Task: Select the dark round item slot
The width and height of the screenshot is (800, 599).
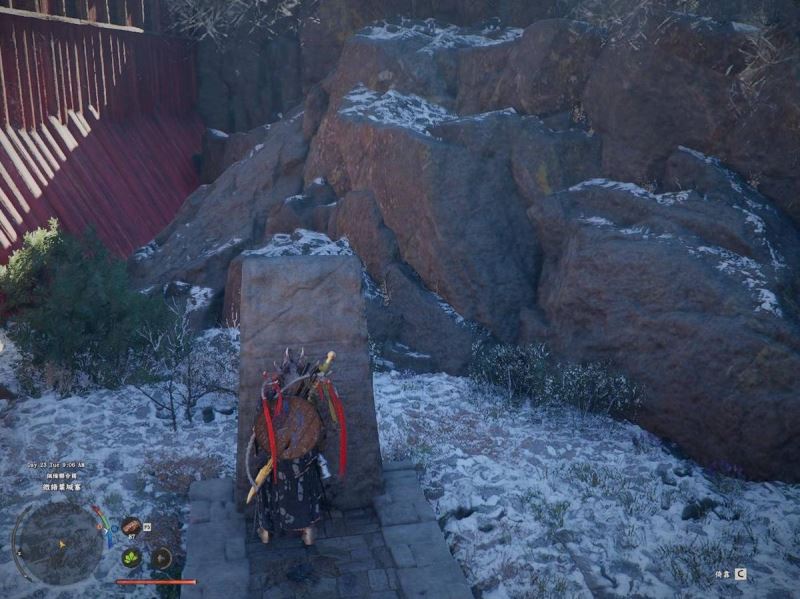Action: (161, 558)
